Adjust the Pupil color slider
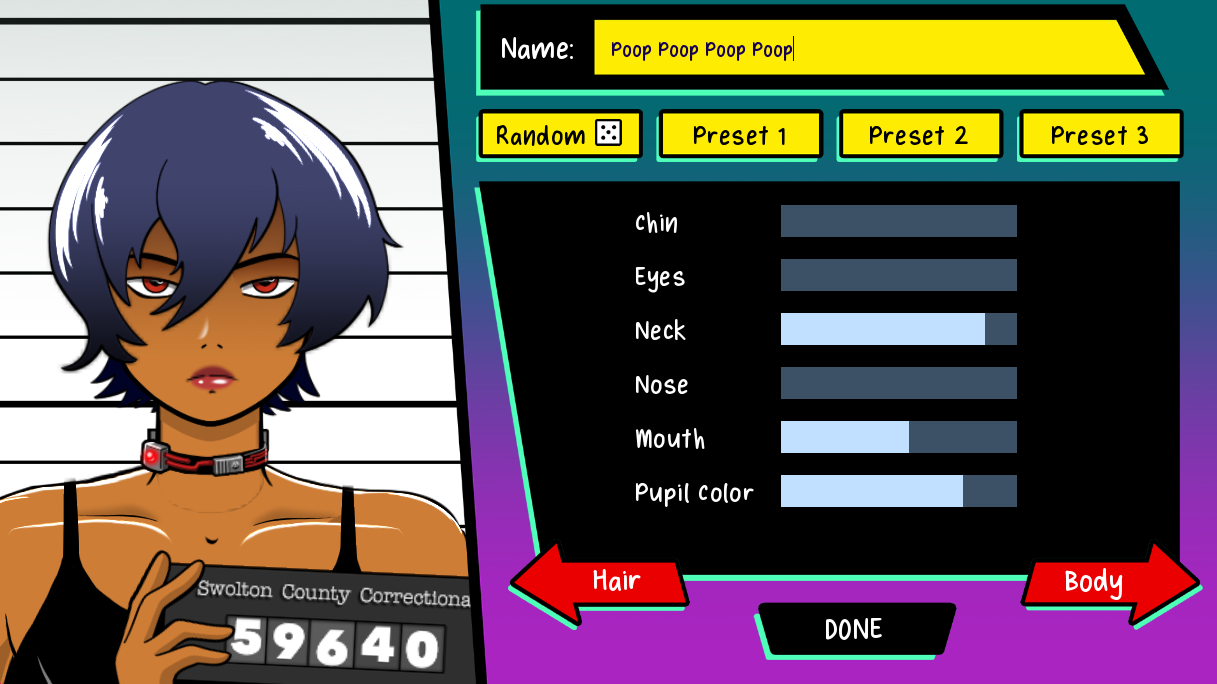This screenshot has height=684, width=1217. click(898, 491)
